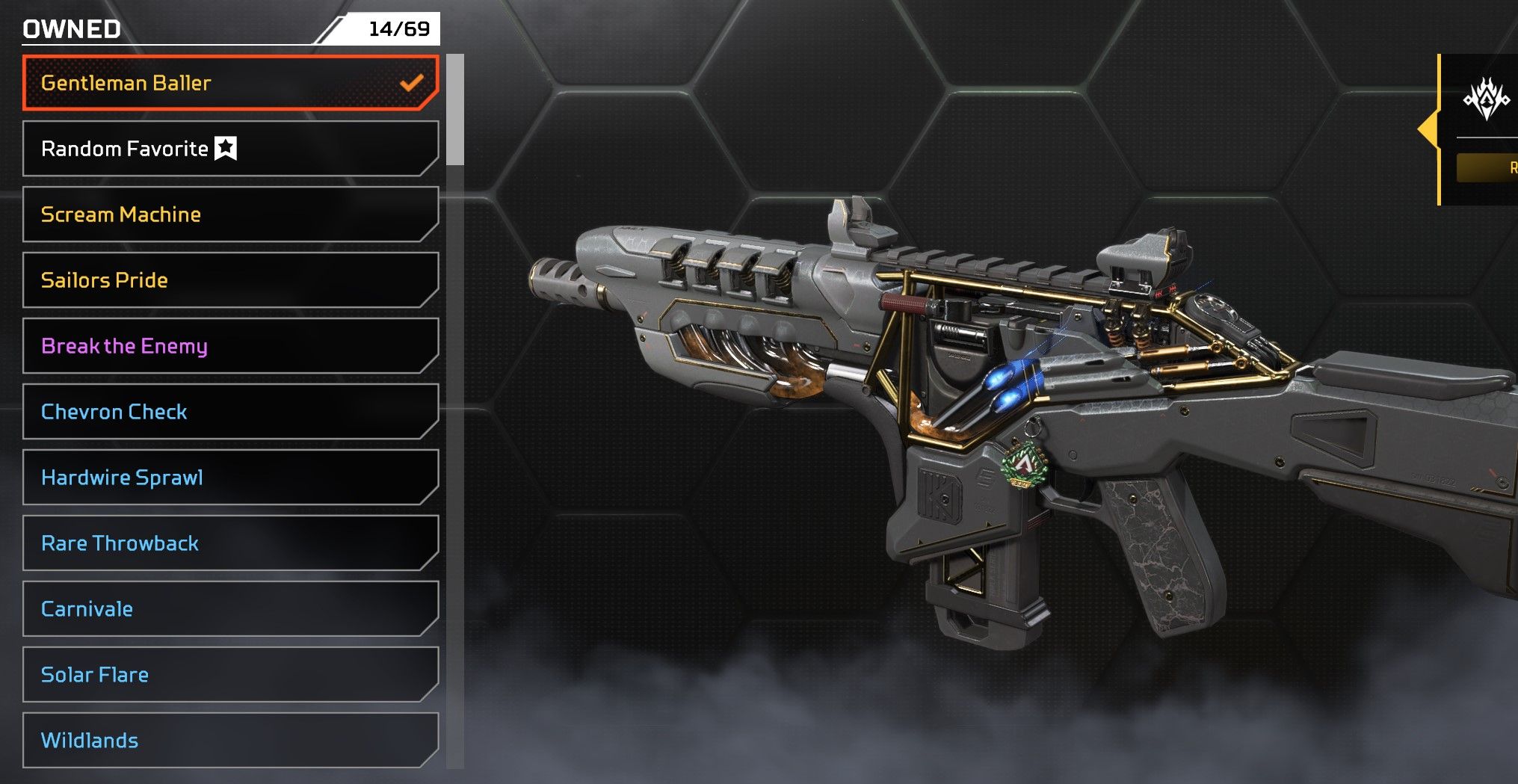Select the Rare Throwback skin

click(230, 543)
